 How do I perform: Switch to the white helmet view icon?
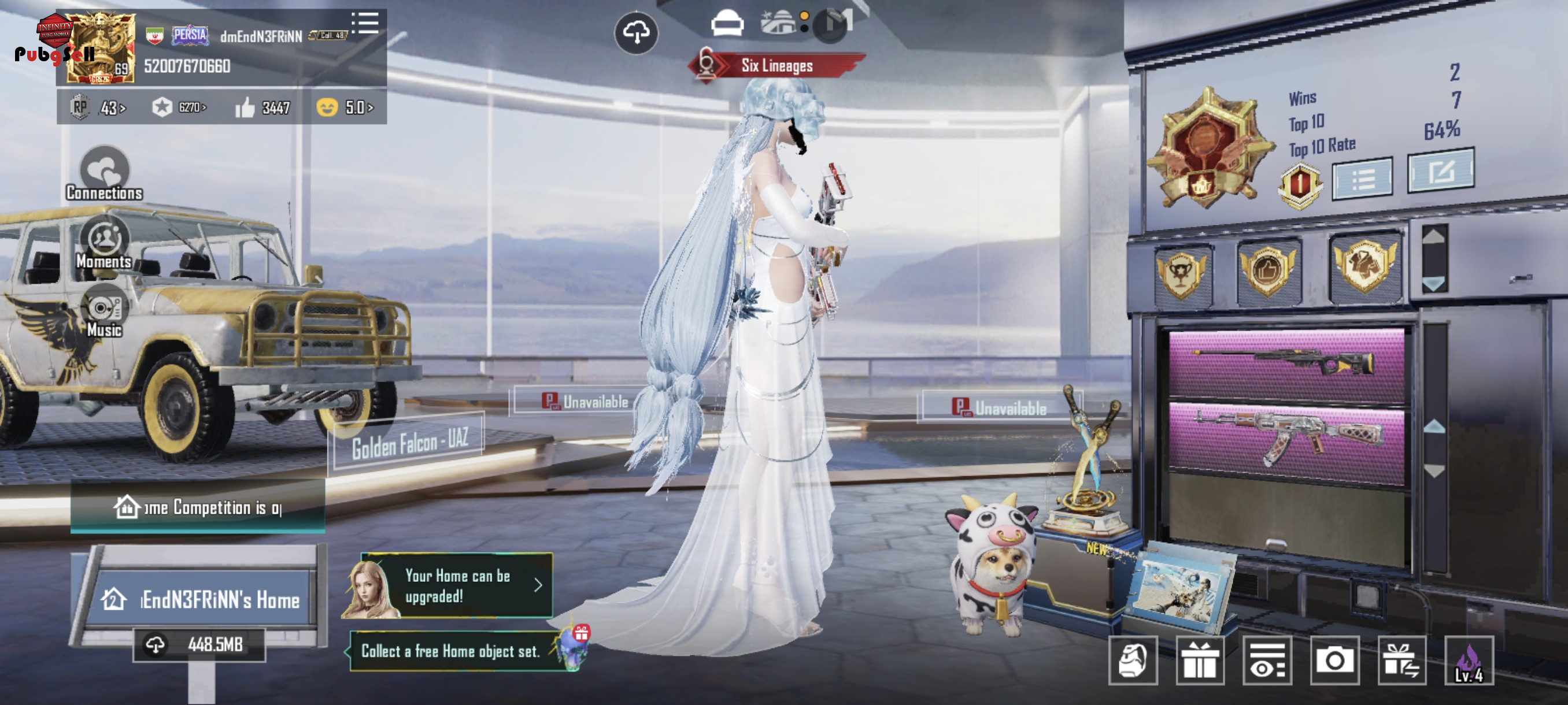727,24
